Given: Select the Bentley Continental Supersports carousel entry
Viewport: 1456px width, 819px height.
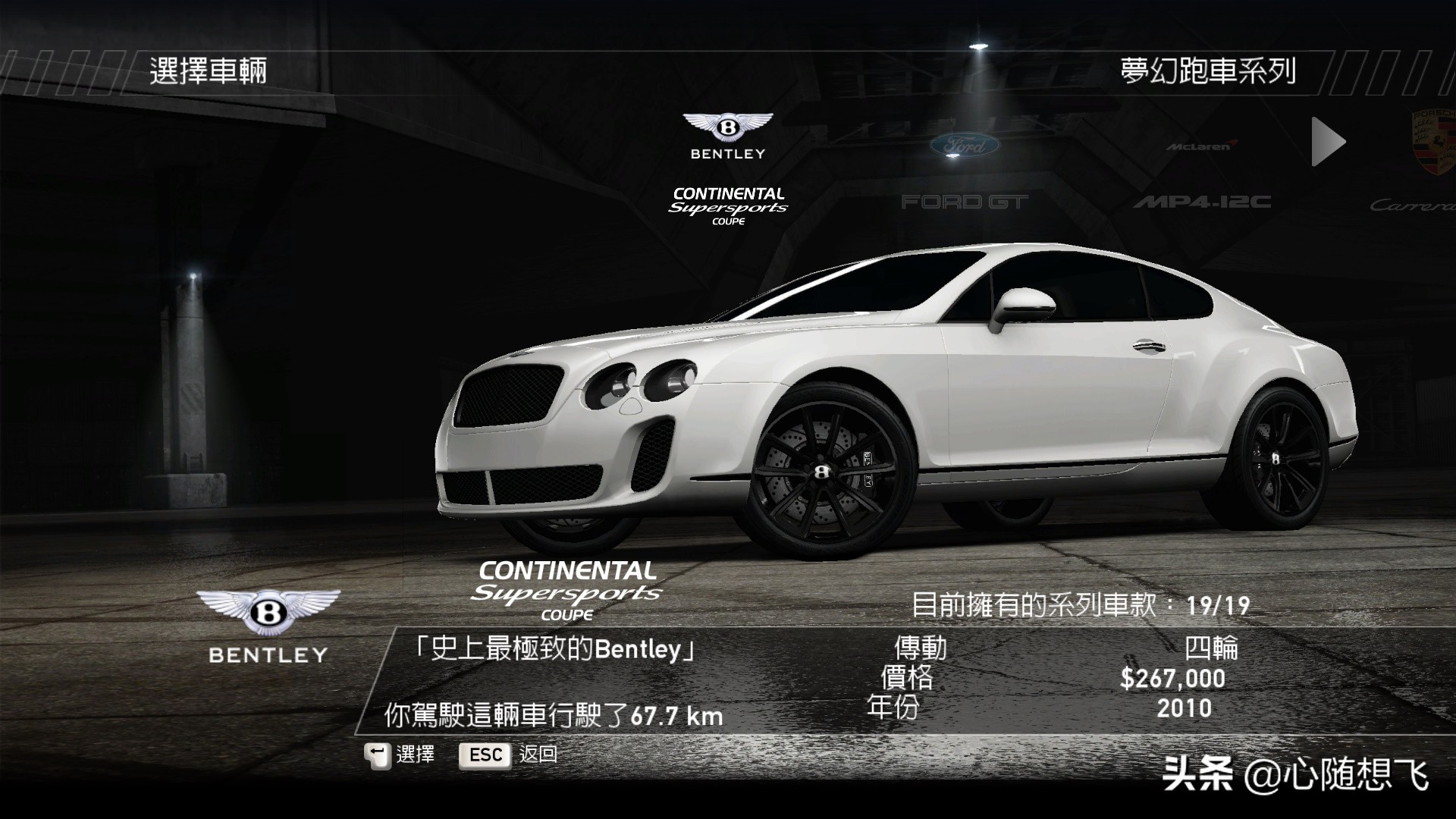Looking at the screenshot, I should [x=728, y=168].
